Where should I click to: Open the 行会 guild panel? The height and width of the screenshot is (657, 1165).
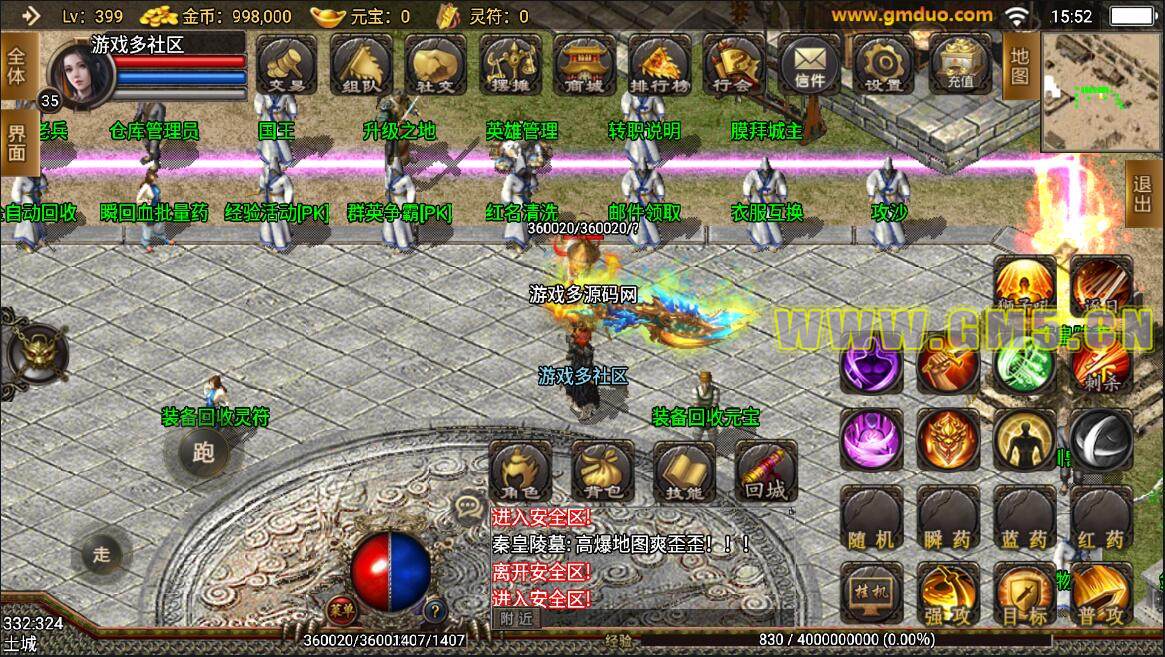[734, 65]
